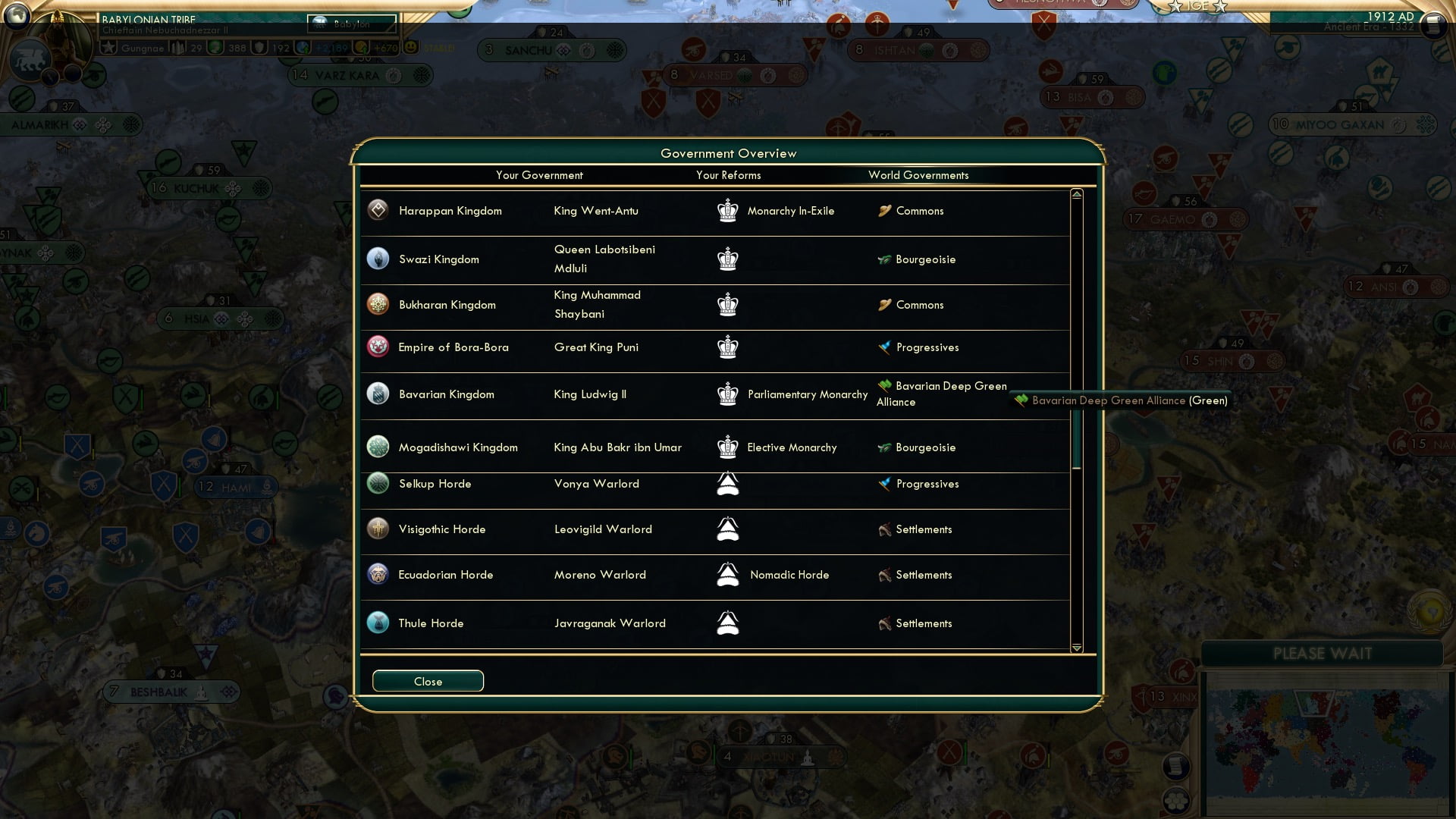
Task: Click the Parliamentary Monarchy crown icon for Bavaria
Action: point(727,394)
